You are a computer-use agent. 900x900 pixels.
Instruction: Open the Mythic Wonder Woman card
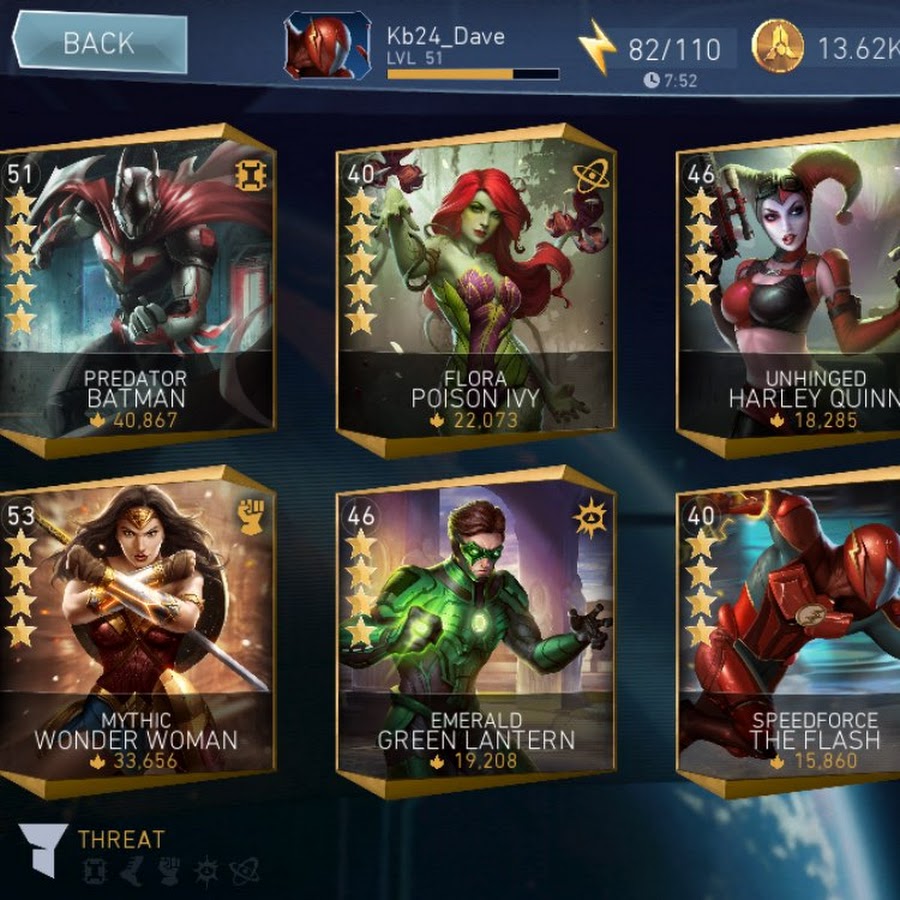pyautogui.click(x=138, y=632)
